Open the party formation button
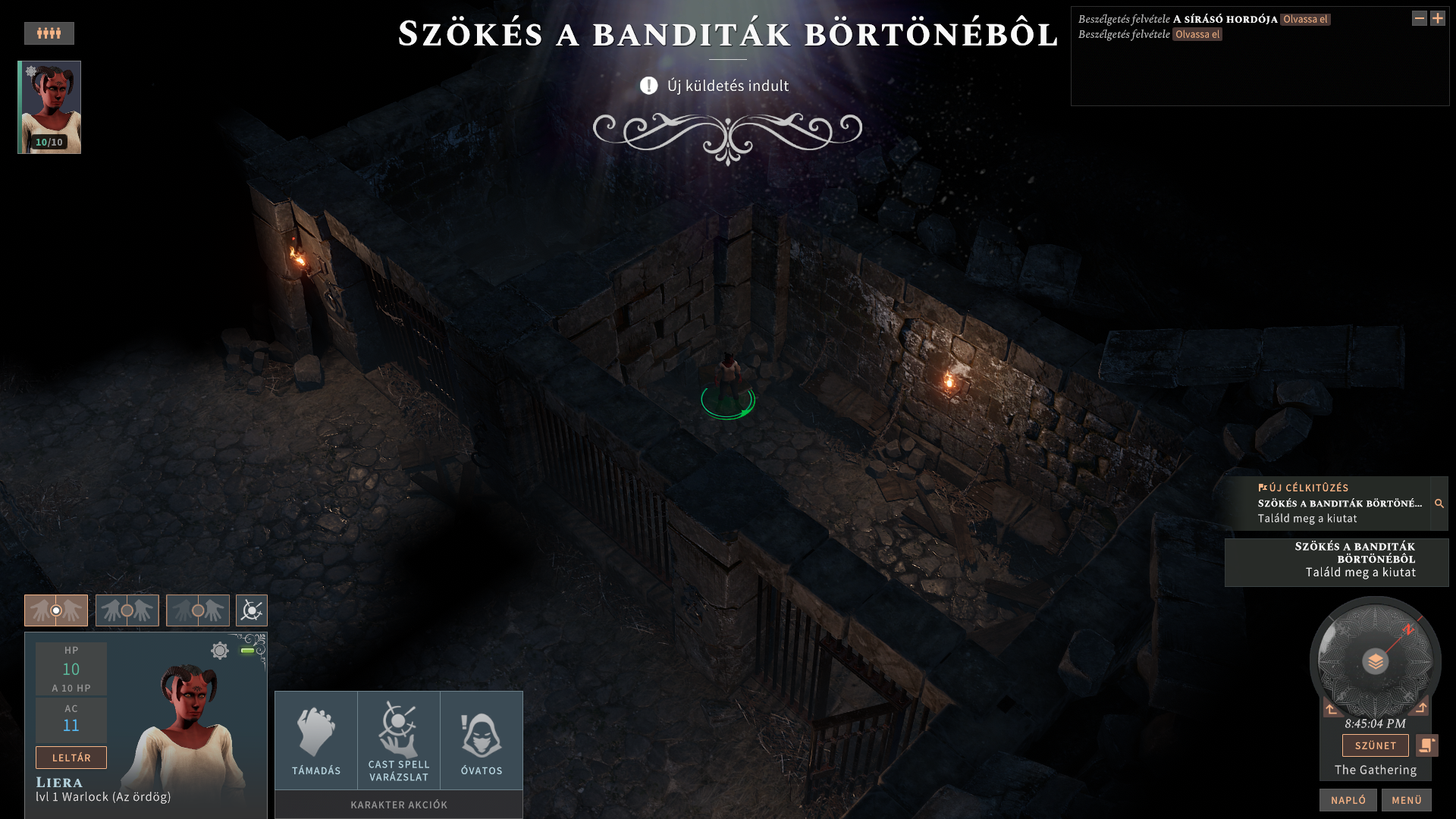Viewport: 1456px width, 819px height. (x=49, y=33)
